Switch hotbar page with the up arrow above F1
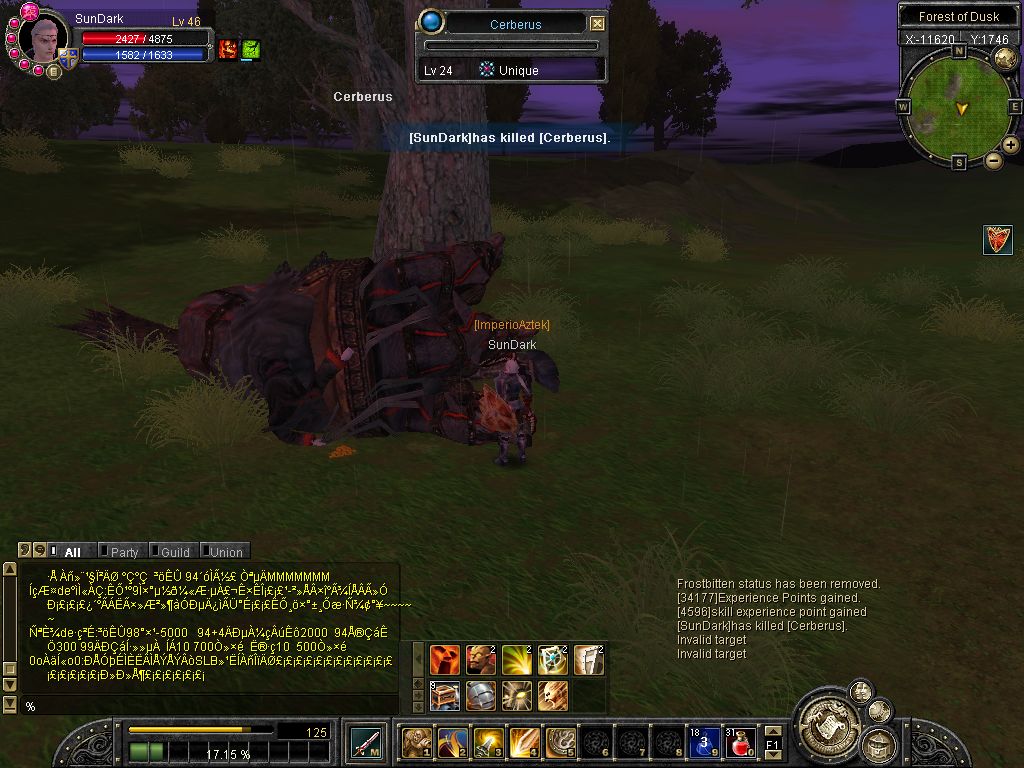The image size is (1024, 768). (772, 732)
